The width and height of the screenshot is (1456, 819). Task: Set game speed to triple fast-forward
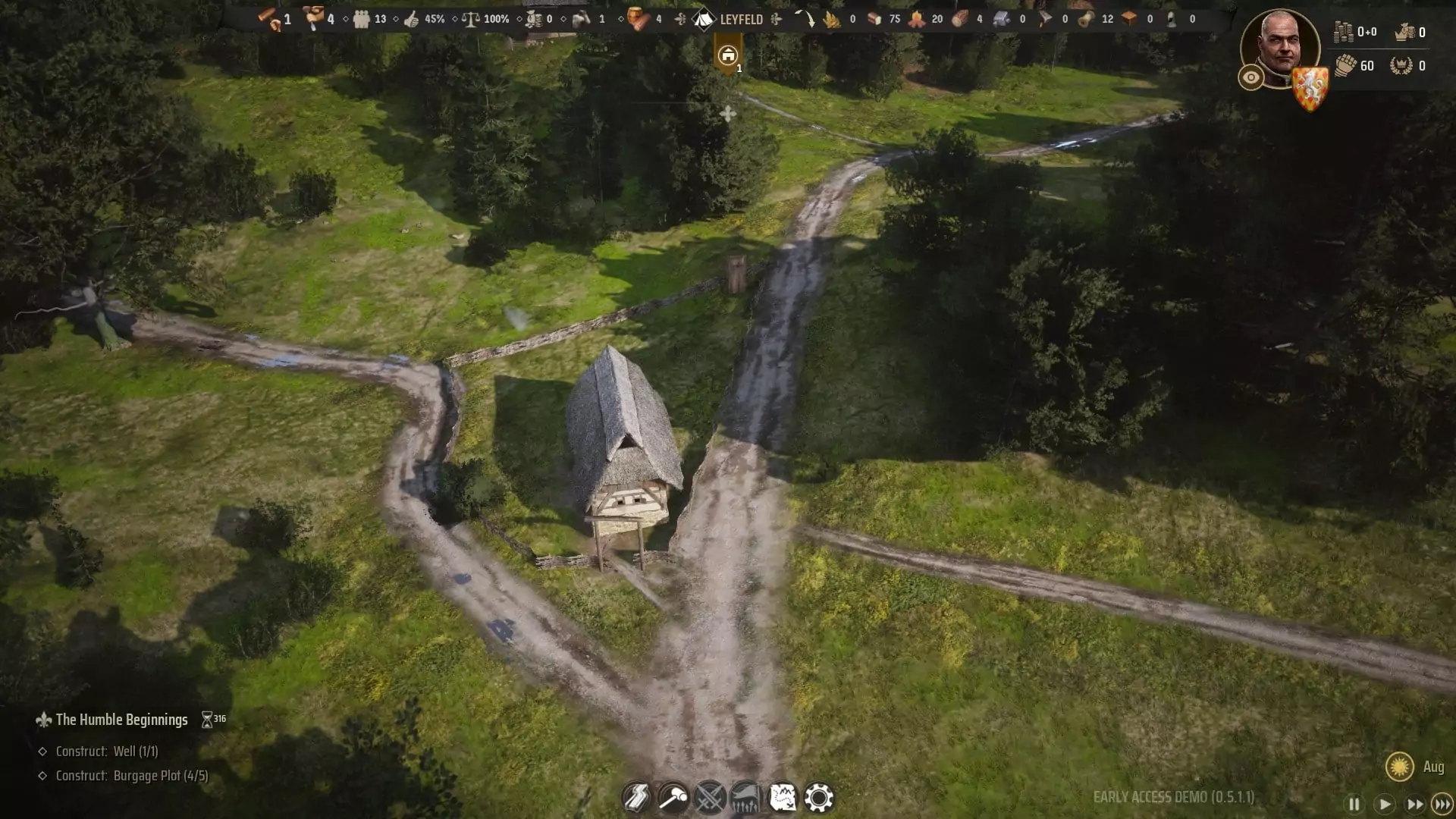coord(1442,804)
